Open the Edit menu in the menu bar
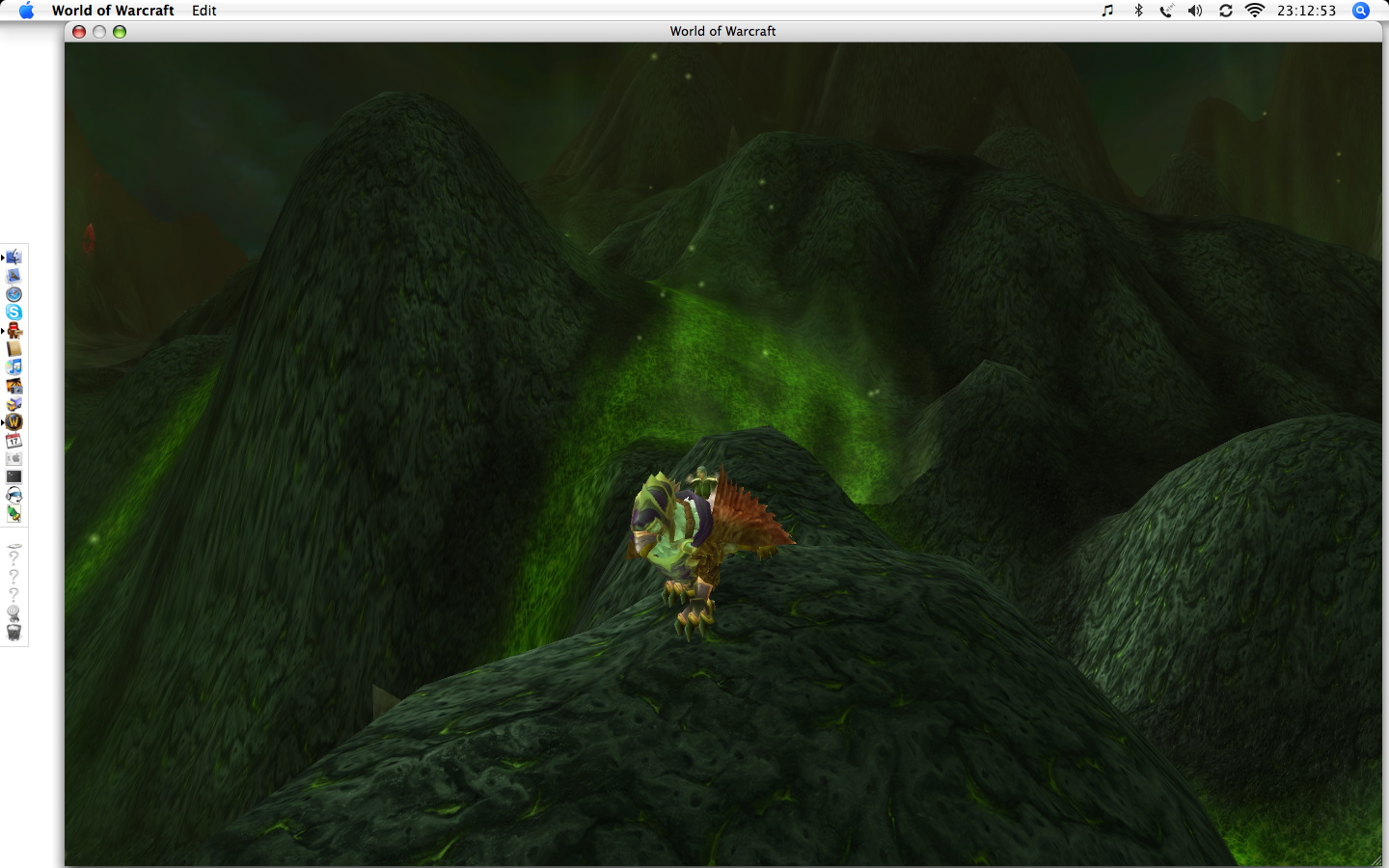Viewport: 1389px width, 868px height. tap(204, 11)
